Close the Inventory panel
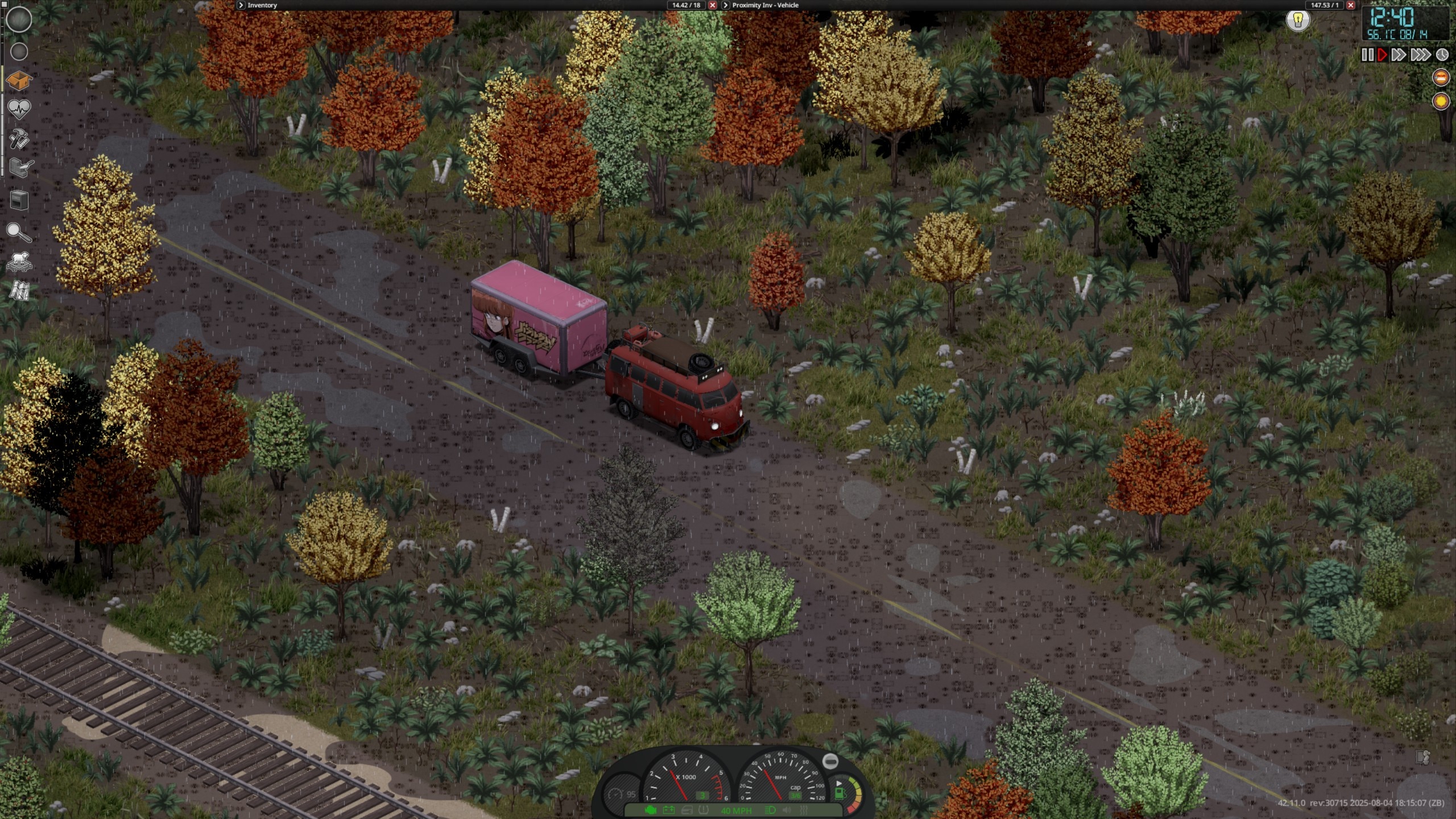 point(712,5)
